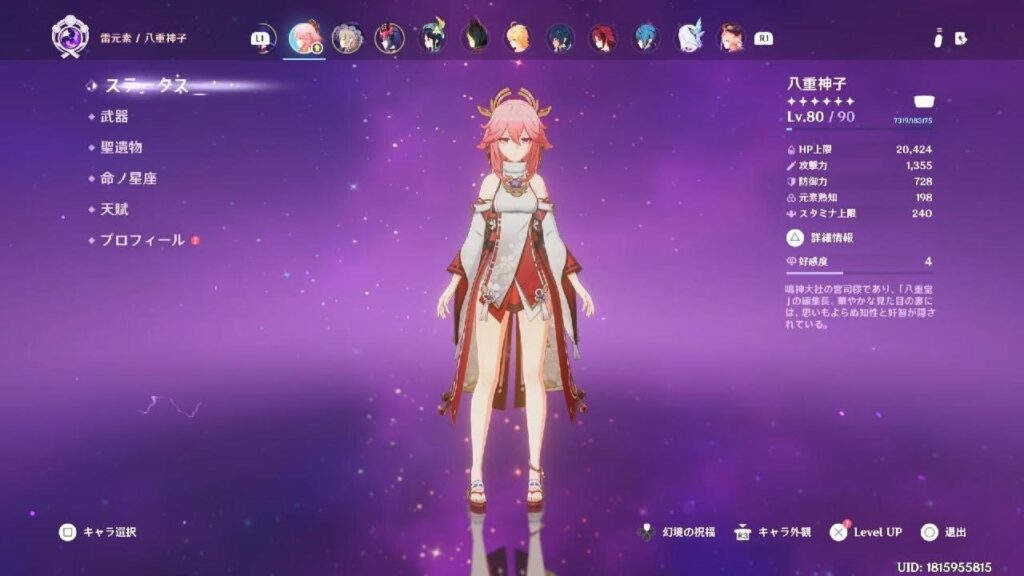Viewport: 1024px width, 576px height.
Task: Pick the last portrait in the character row
Action: tap(731, 38)
